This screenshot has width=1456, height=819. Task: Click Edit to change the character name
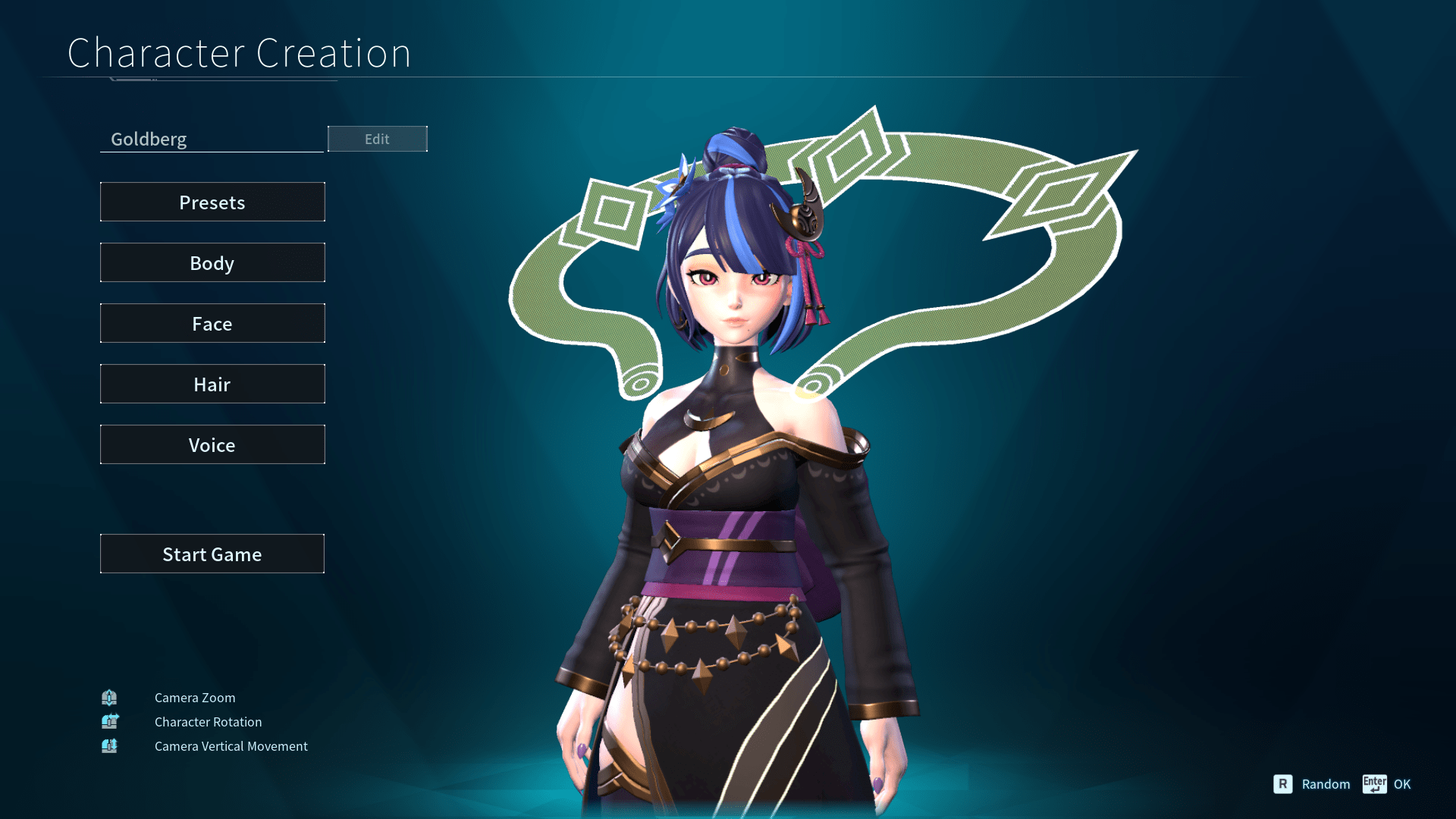[377, 138]
